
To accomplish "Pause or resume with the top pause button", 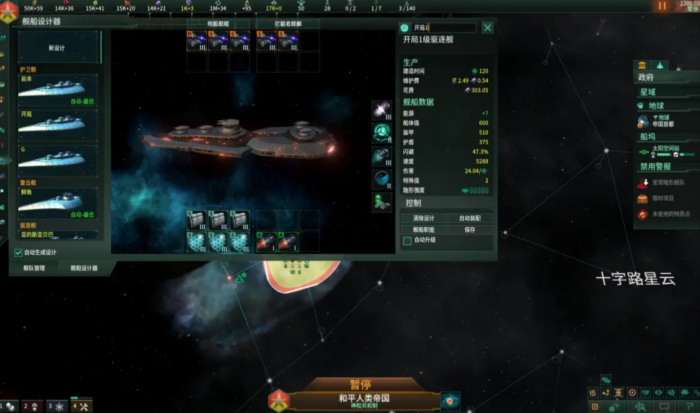I will (x=661, y=6).
